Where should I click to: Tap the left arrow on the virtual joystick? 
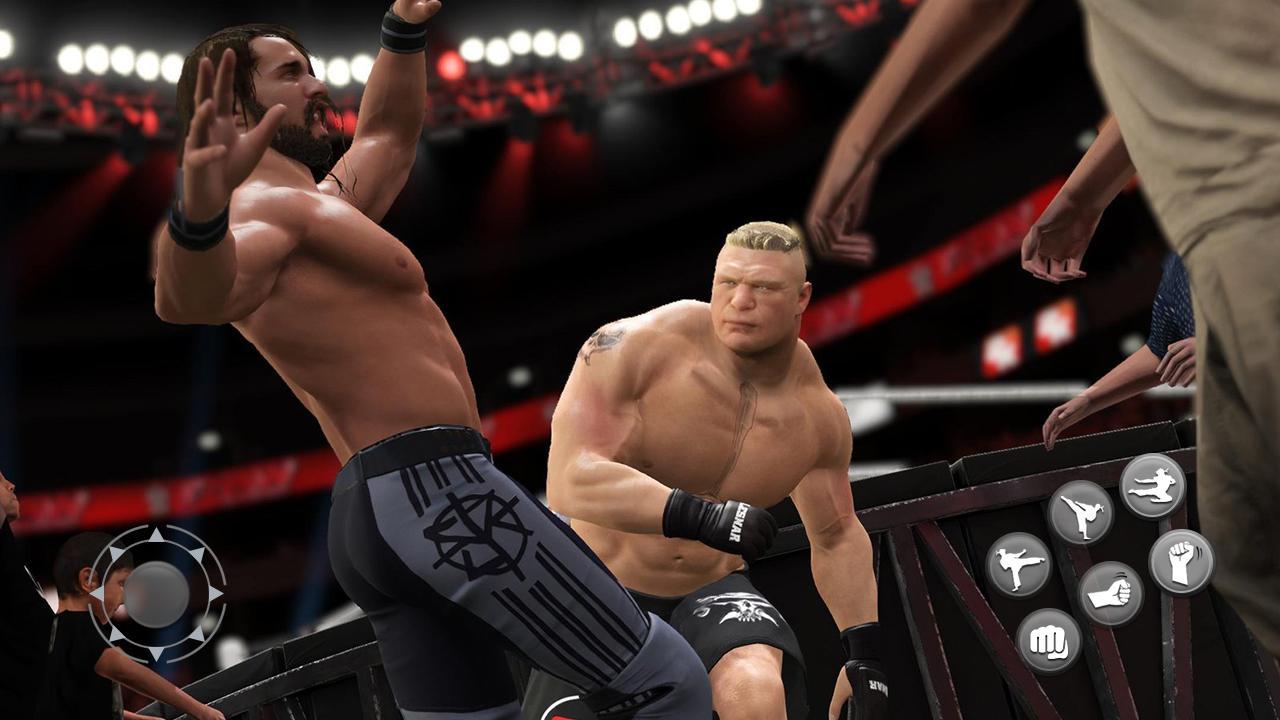97,592
